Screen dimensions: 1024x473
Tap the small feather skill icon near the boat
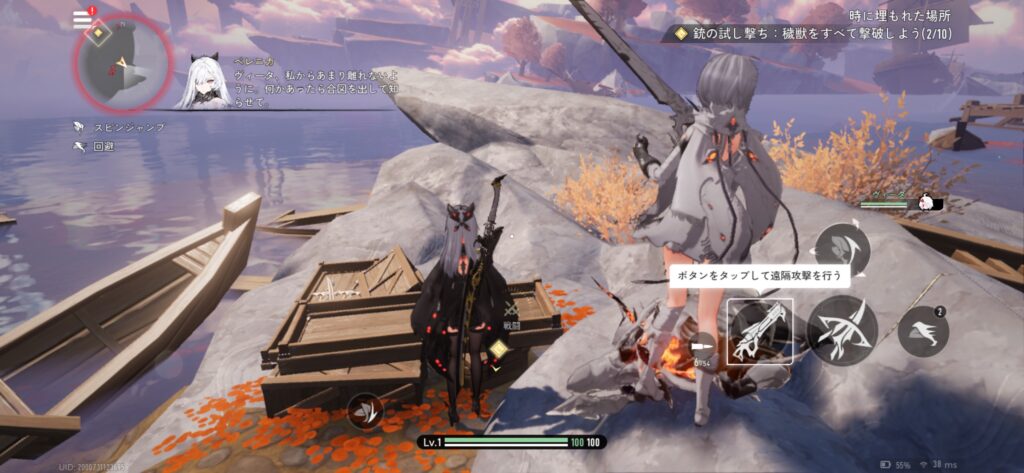365,411
